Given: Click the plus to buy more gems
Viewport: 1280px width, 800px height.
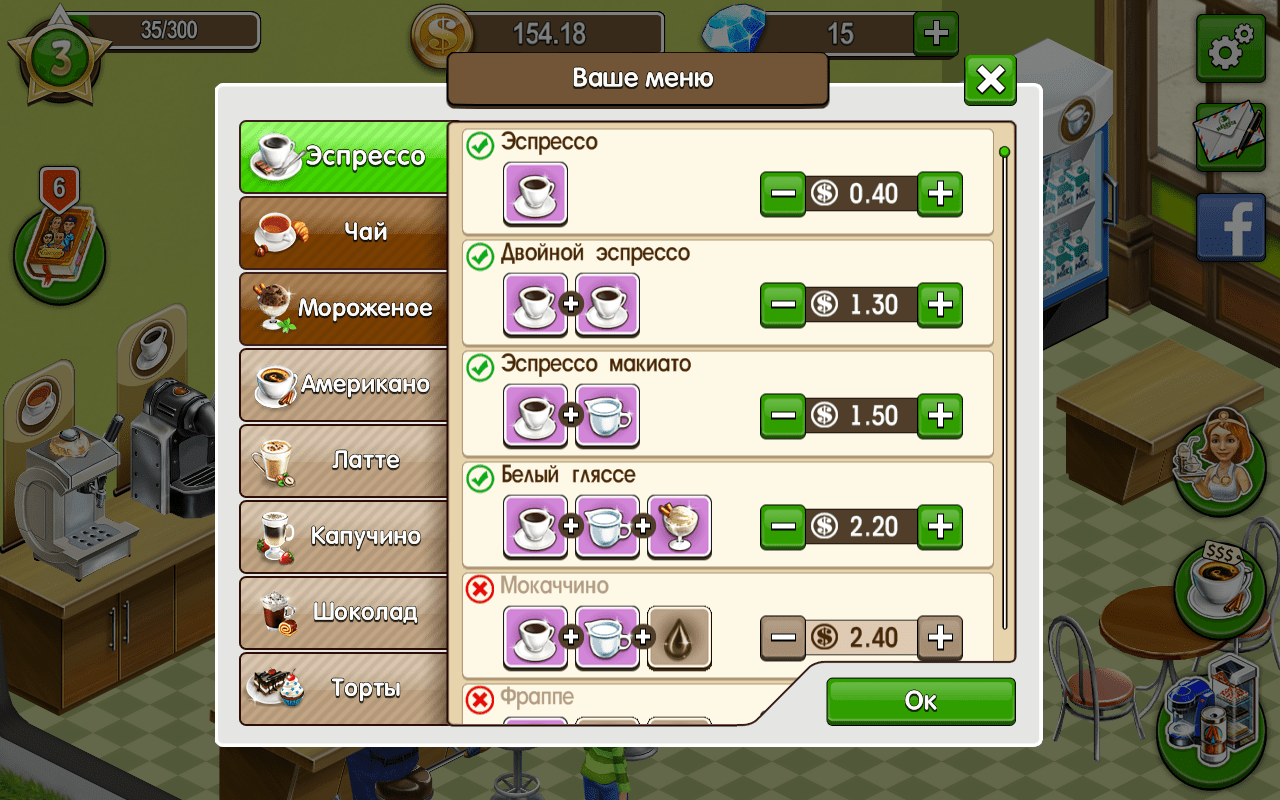Looking at the screenshot, I should pos(936,33).
